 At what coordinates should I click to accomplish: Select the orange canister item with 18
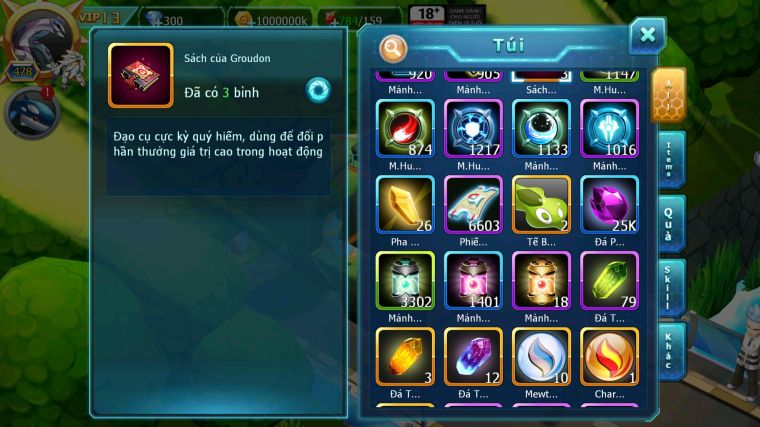pyautogui.click(x=541, y=281)
